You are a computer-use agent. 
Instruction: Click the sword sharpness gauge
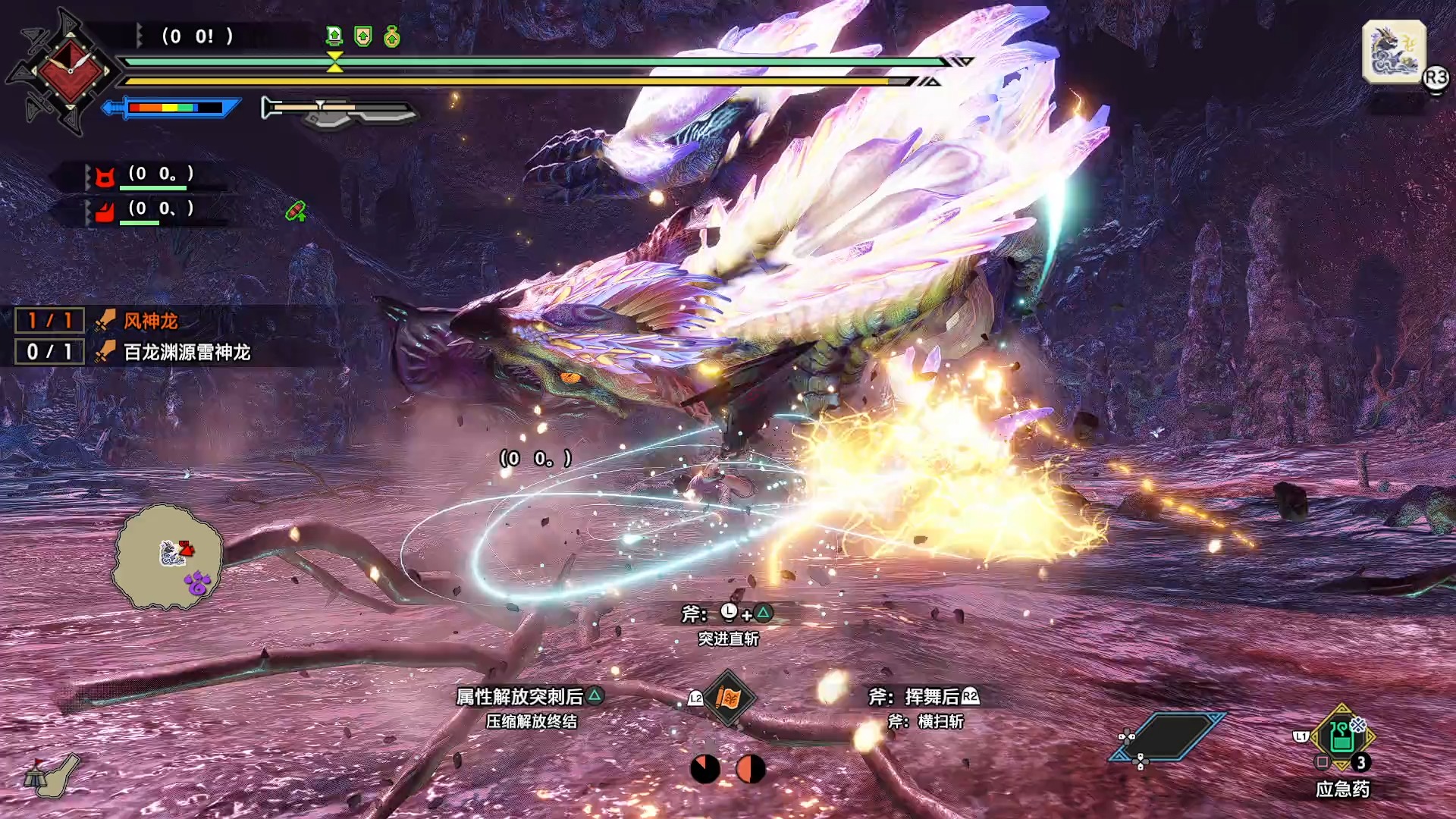[x=174, y=108]
